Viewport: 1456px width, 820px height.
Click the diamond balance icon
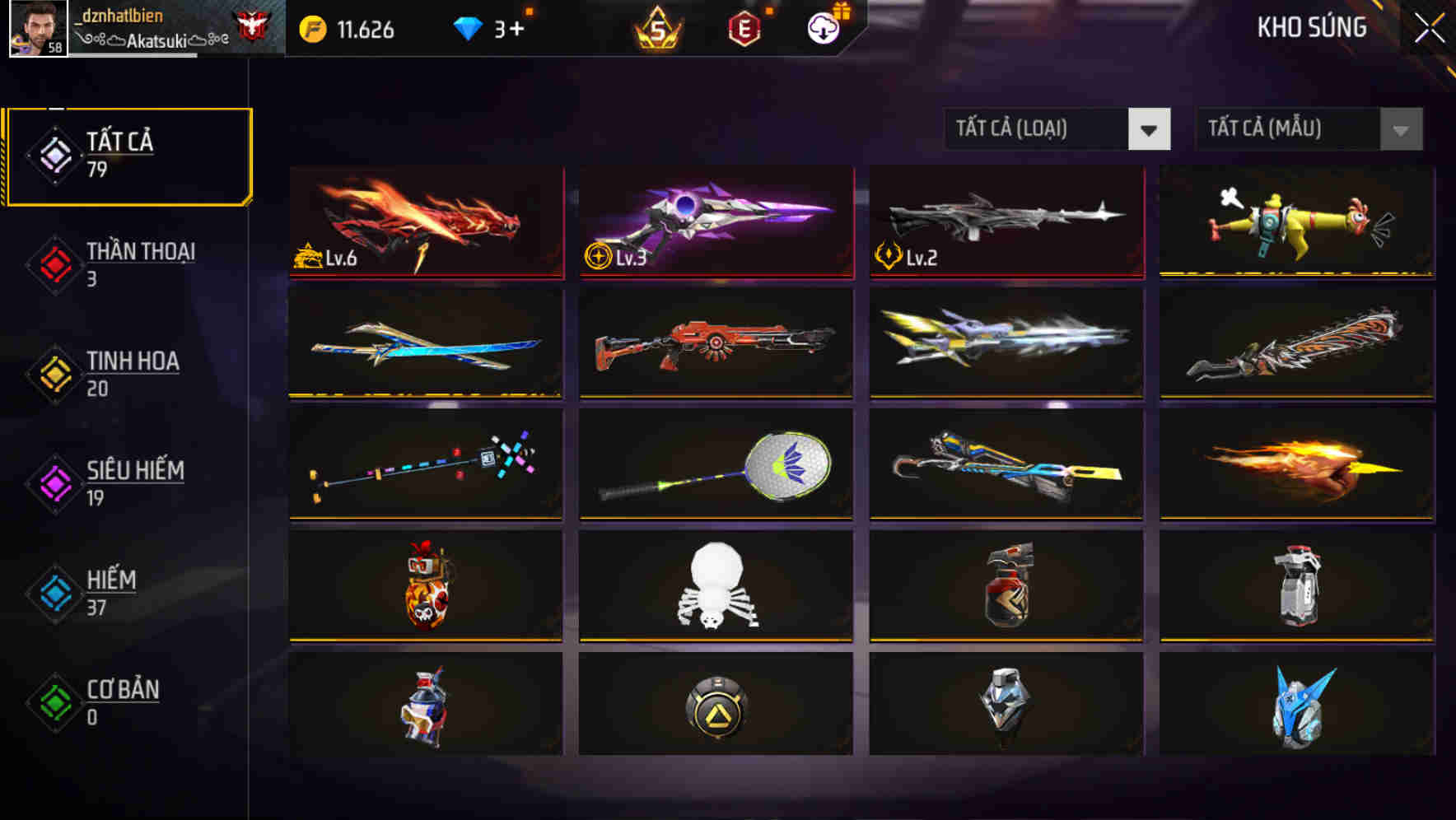467,29
